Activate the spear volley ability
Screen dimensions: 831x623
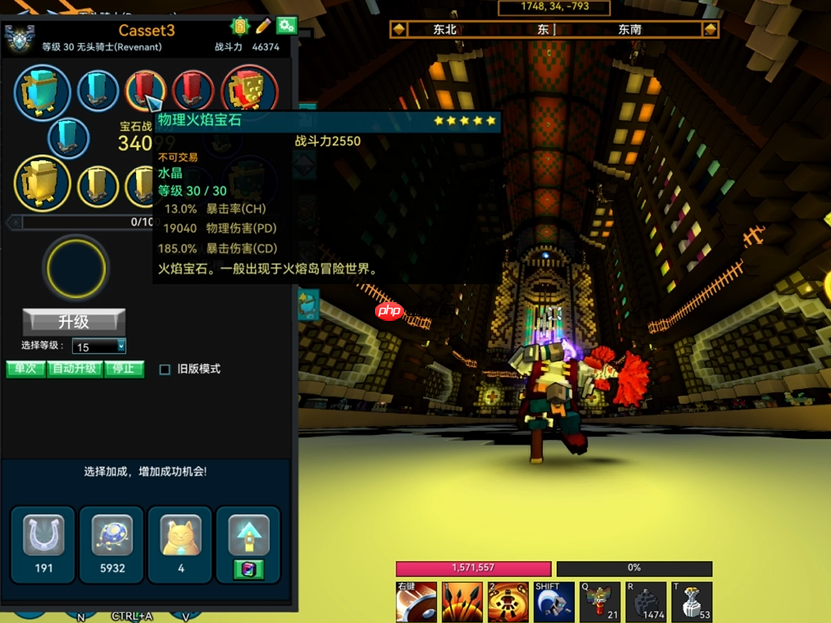click(462, 602)
